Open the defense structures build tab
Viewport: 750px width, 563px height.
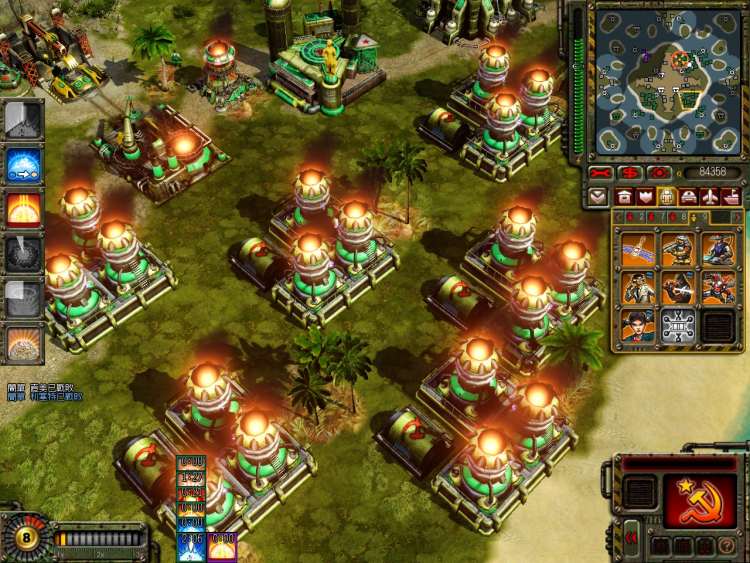click(x=645, y=196)
